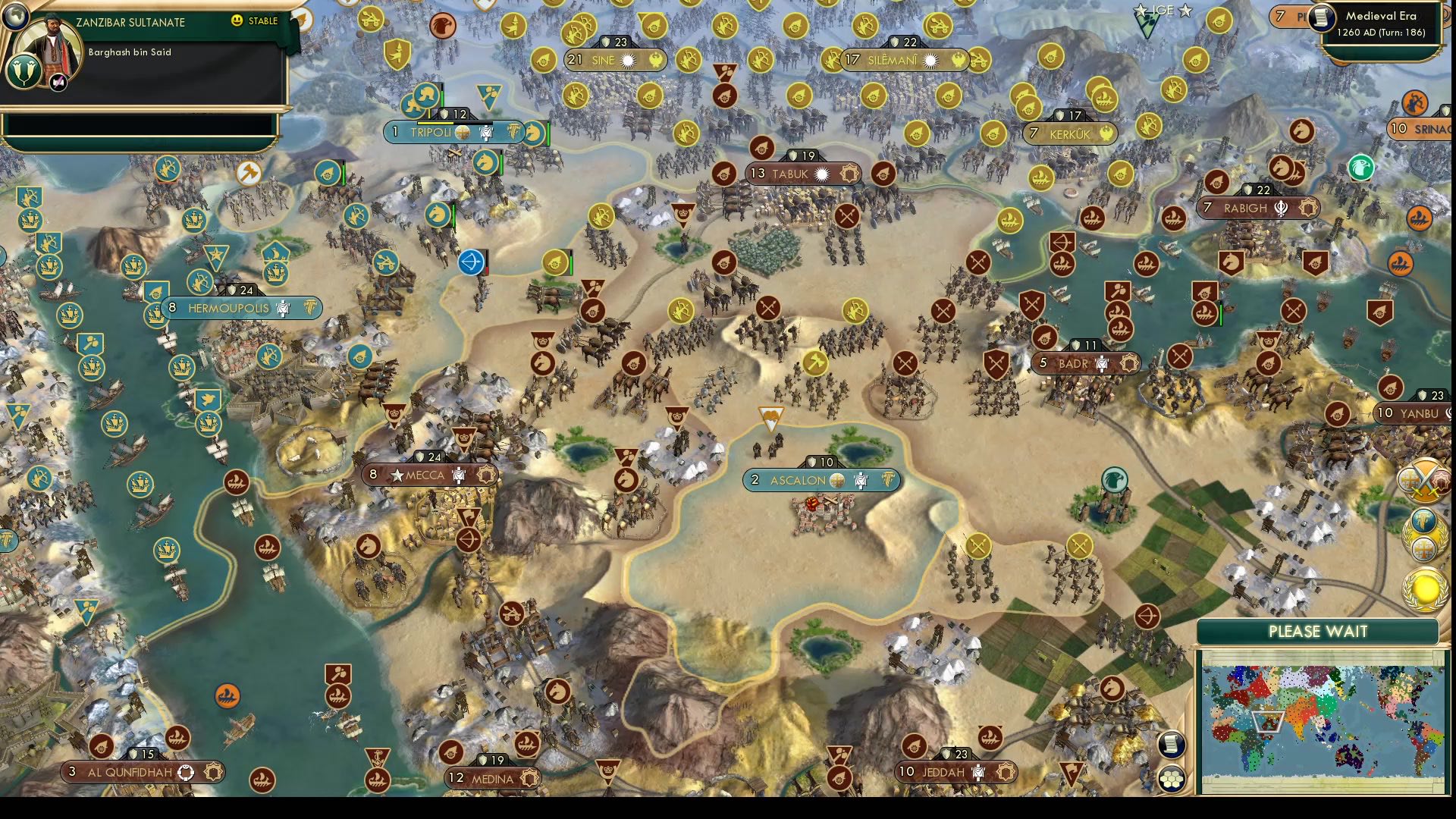Click the occupation flag icon on Ascalon's banner
The image size is (1456, 819).
[x=861, y=481]
